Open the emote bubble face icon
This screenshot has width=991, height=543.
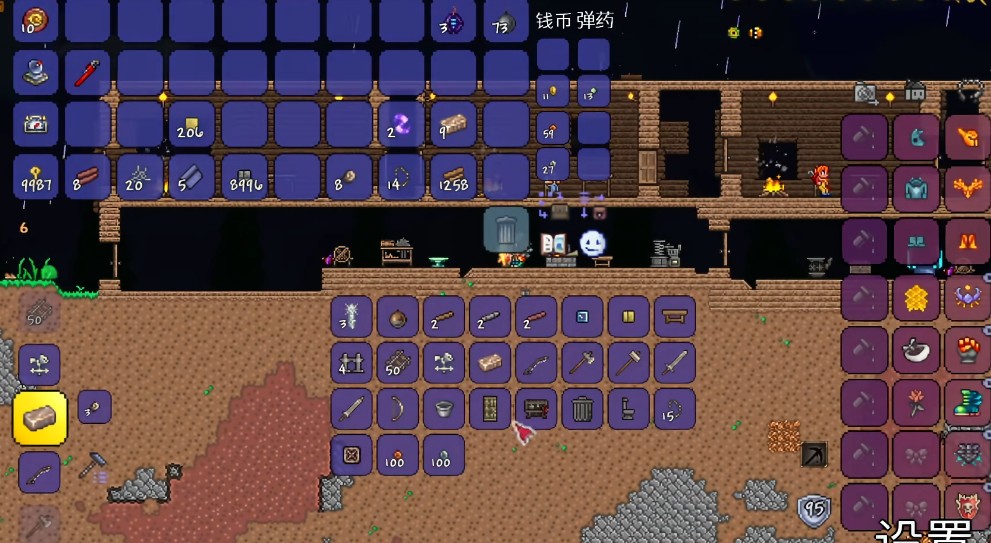[x=593, y=243]
